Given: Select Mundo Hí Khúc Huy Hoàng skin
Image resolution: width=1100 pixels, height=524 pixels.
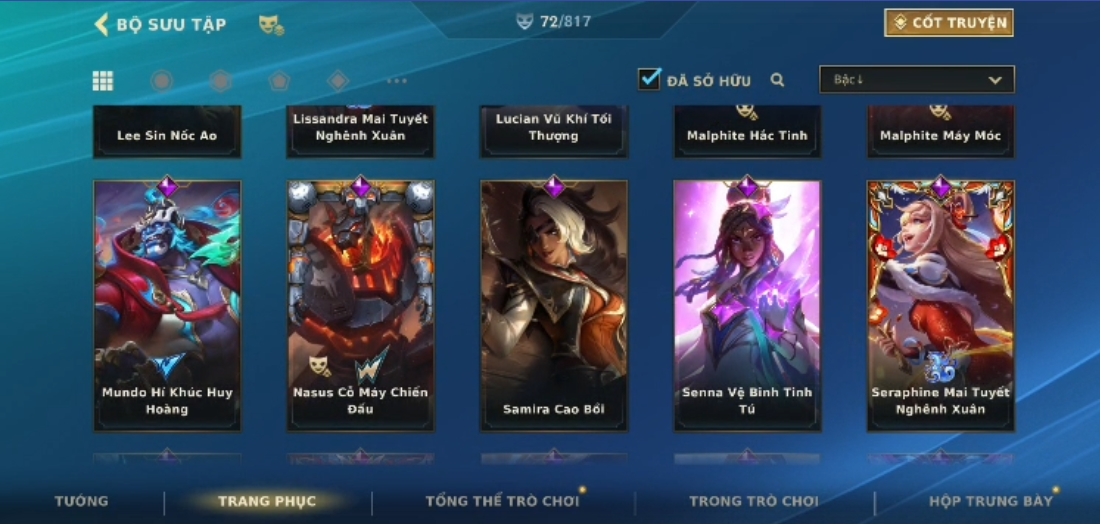Looking at the screenshot, I should tap(167, 305).
